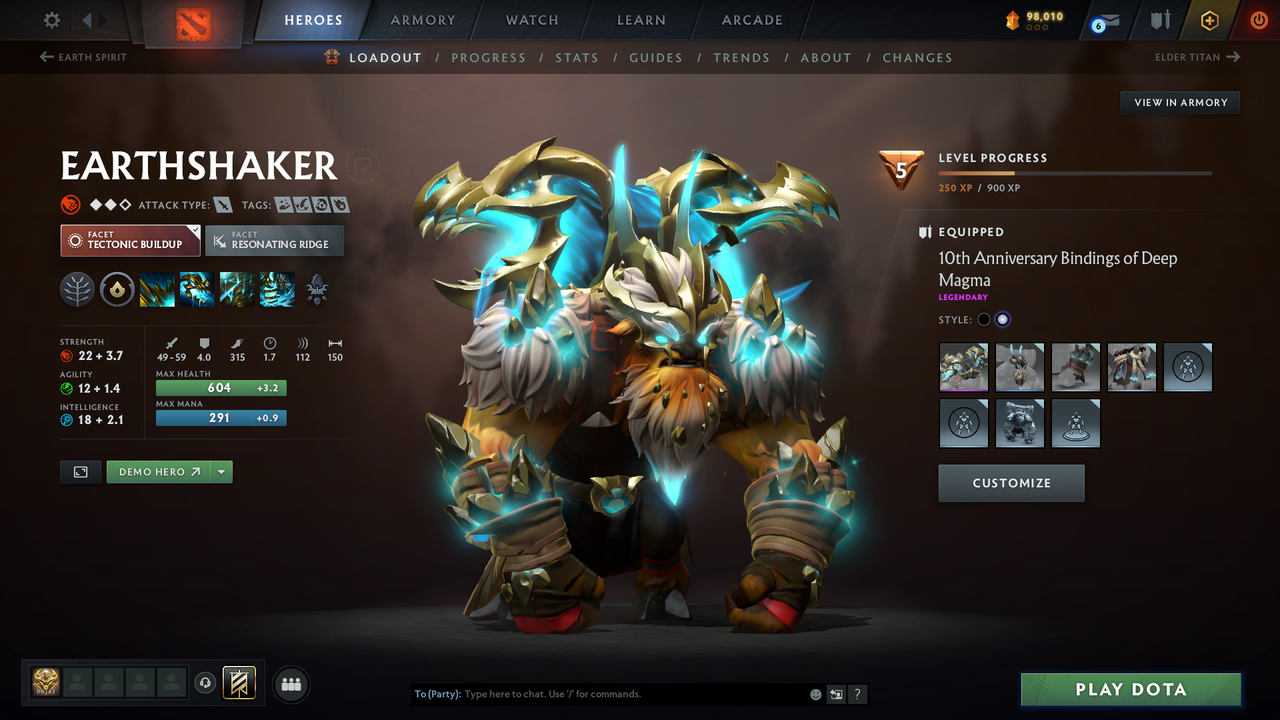Click the Aghanim's Scepter upgrade icon
Image resolution: width=1280 pixels, height=720 pixels.
click(317, 289)
